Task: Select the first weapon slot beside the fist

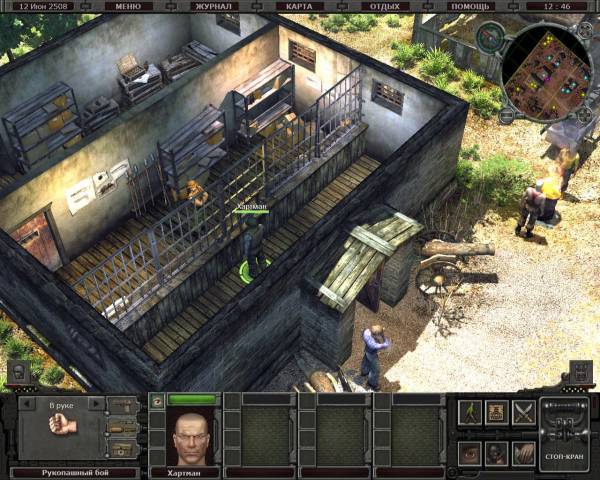Action: point(122,405)
